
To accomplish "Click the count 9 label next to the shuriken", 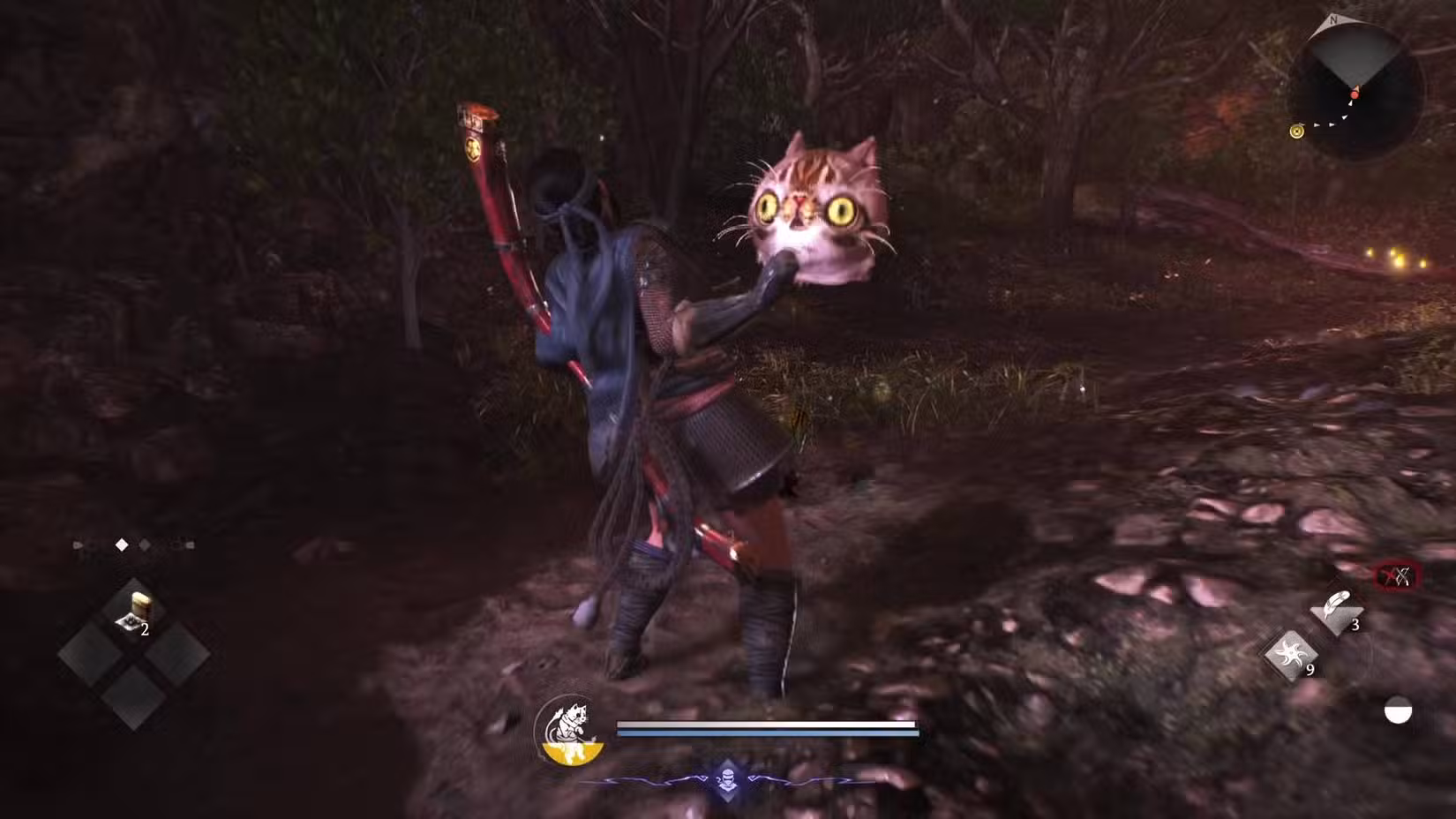I will (x=1310, y=669).
